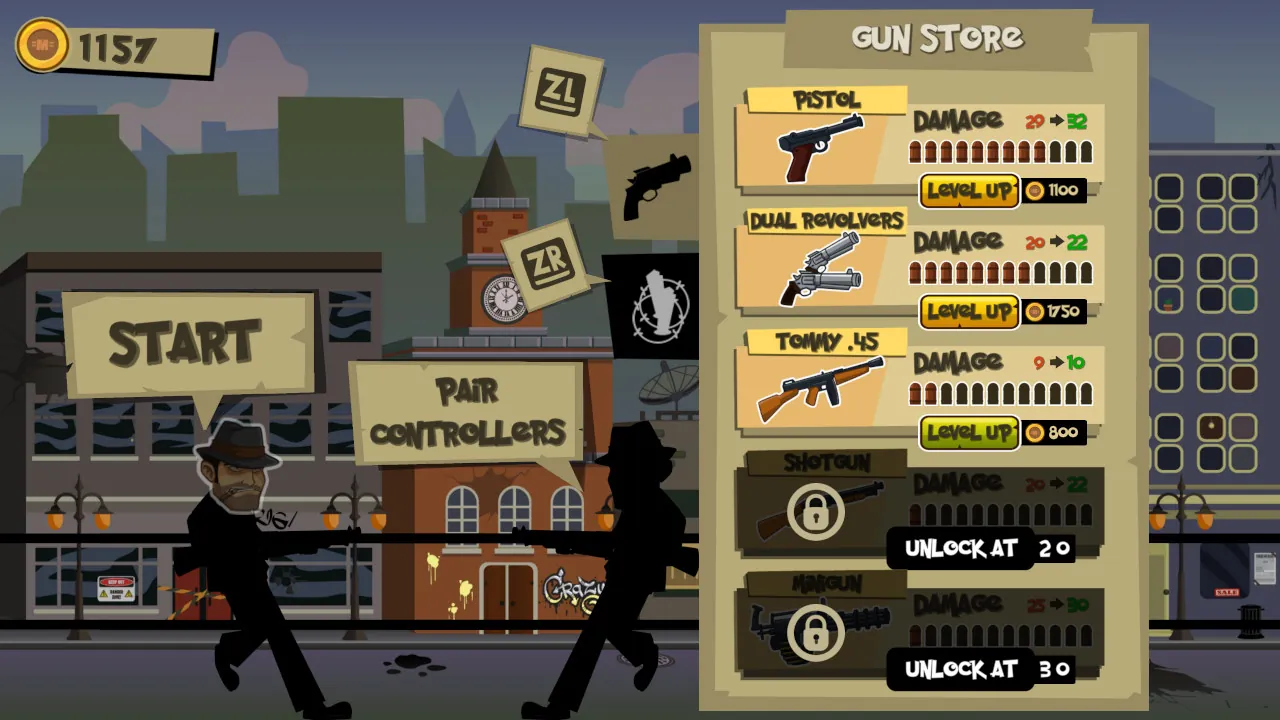Image resolution: width=1280 pixels, height=720 pixels.
Task: Level up the Tommy .45 for 800 coins
Action: pyautogui.click(x=968, y=432)
